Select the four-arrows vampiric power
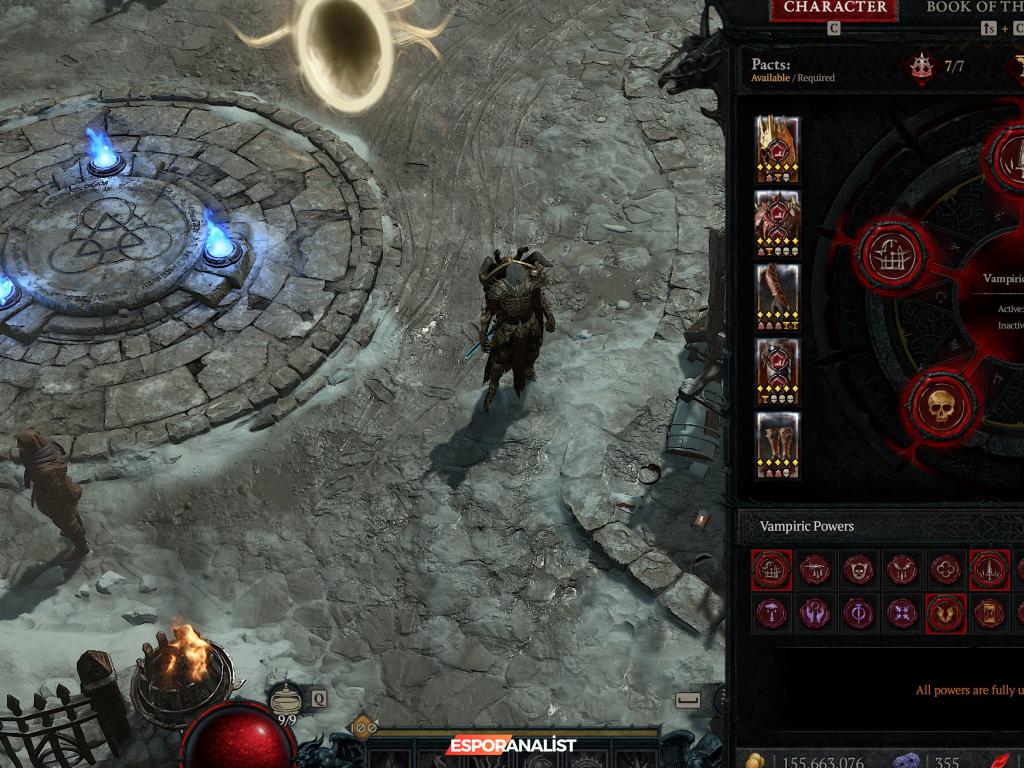Viewport: 1024px width, 768px height. (x=902, y=613)
